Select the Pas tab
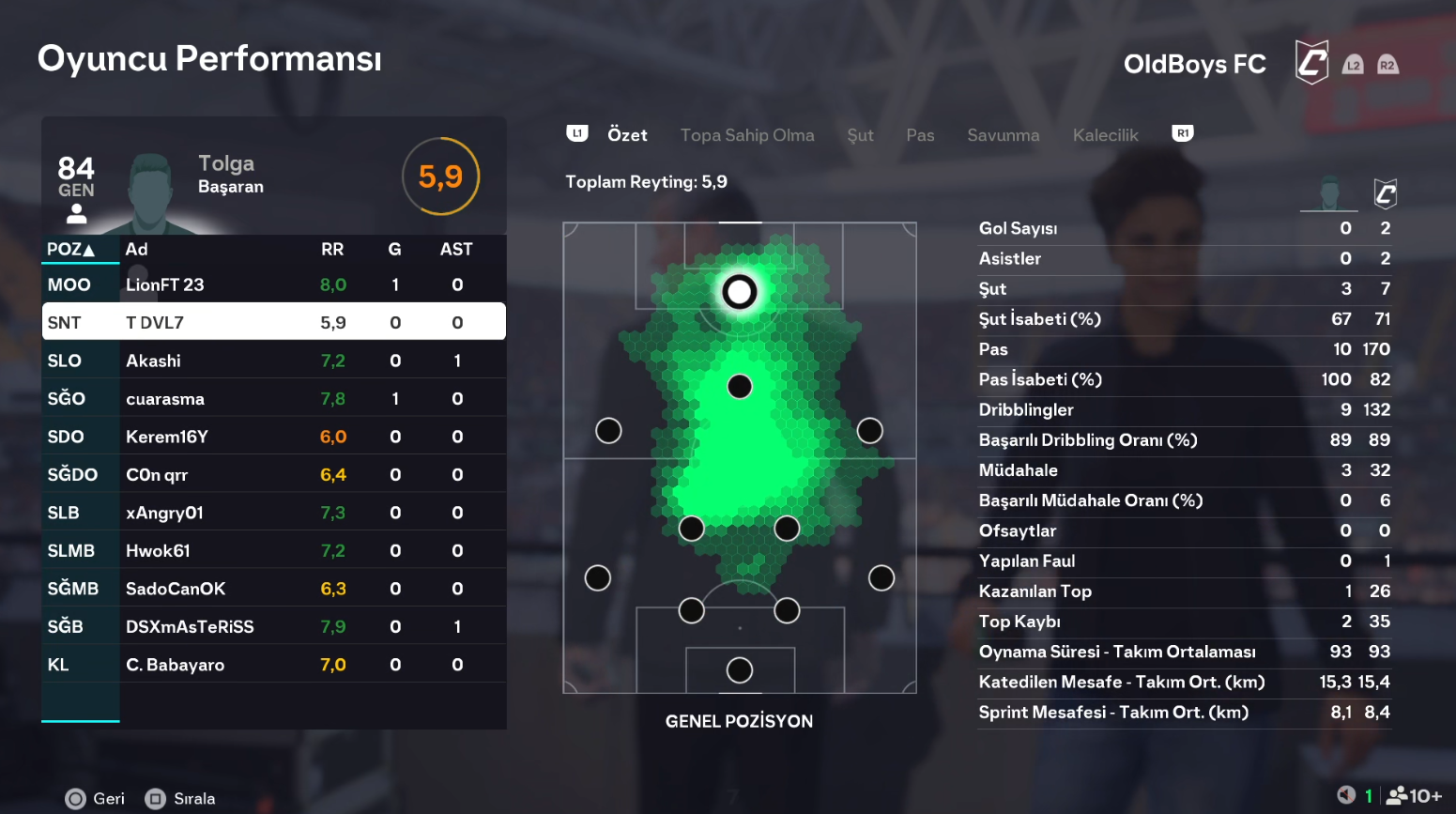 920,135
